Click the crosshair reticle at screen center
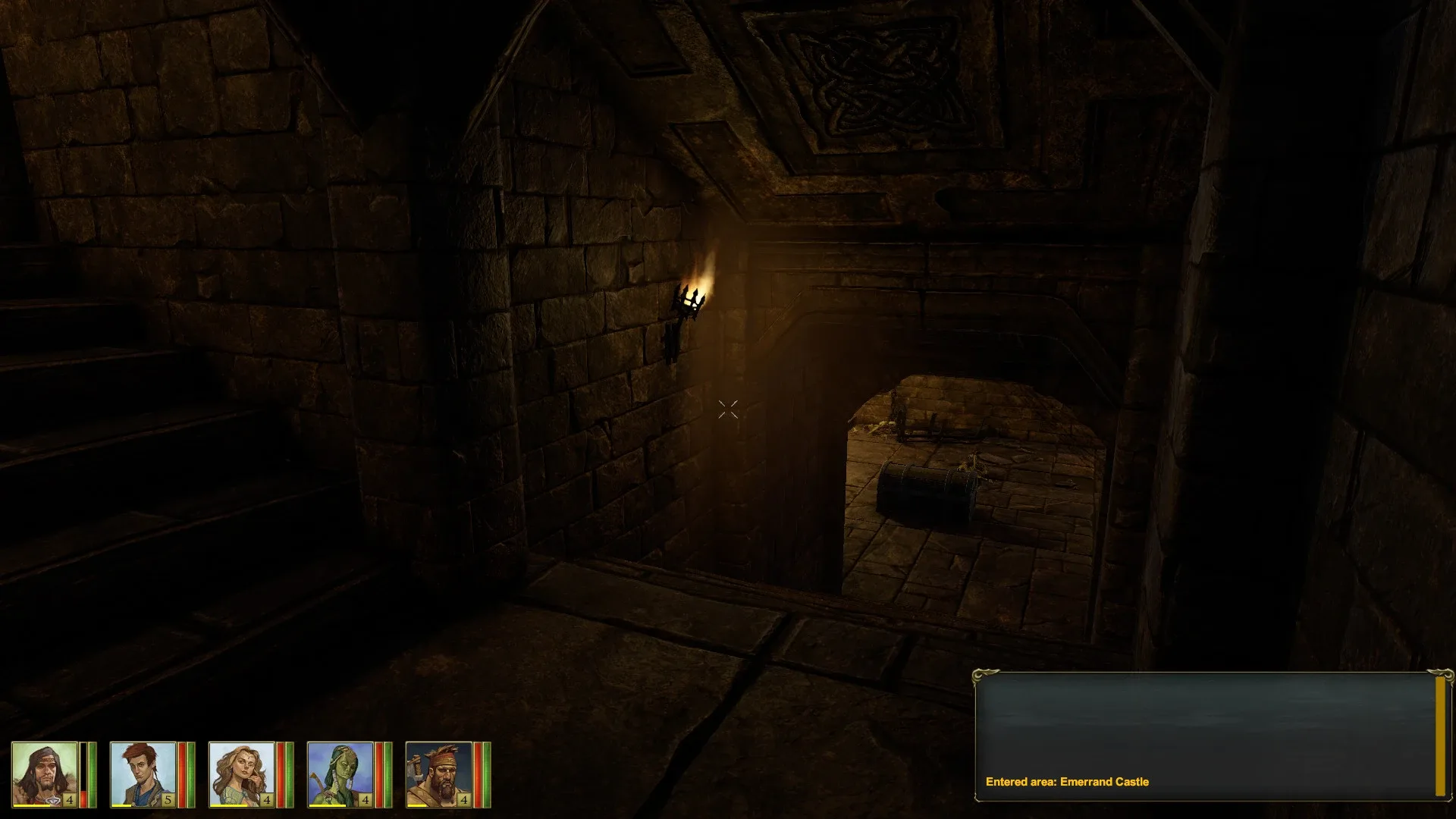 click(728, 409)
